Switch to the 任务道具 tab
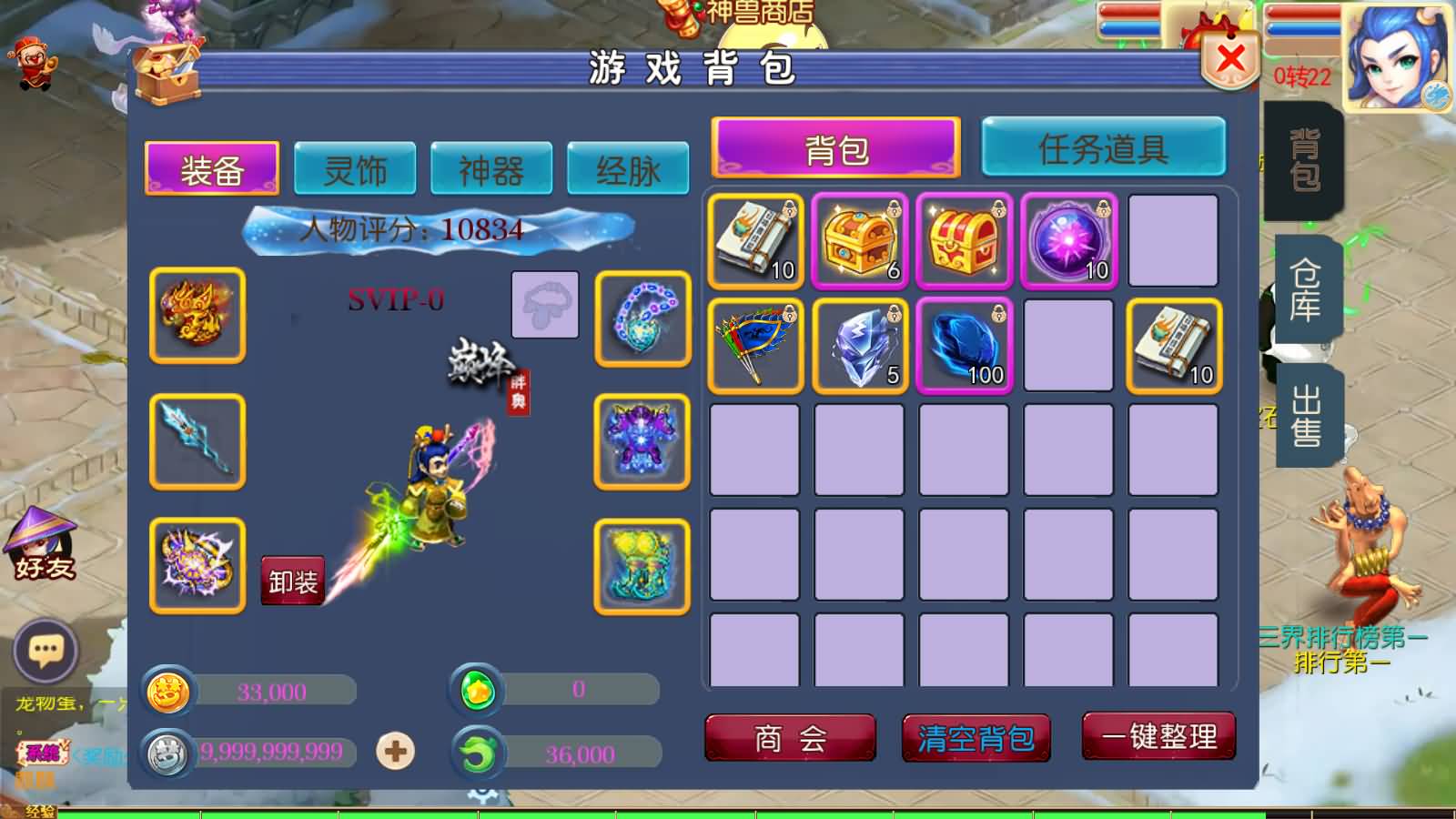Image resolution: width=1456 pixels, height=819 pixels. pyautogui.click(x=1103, y=148)
